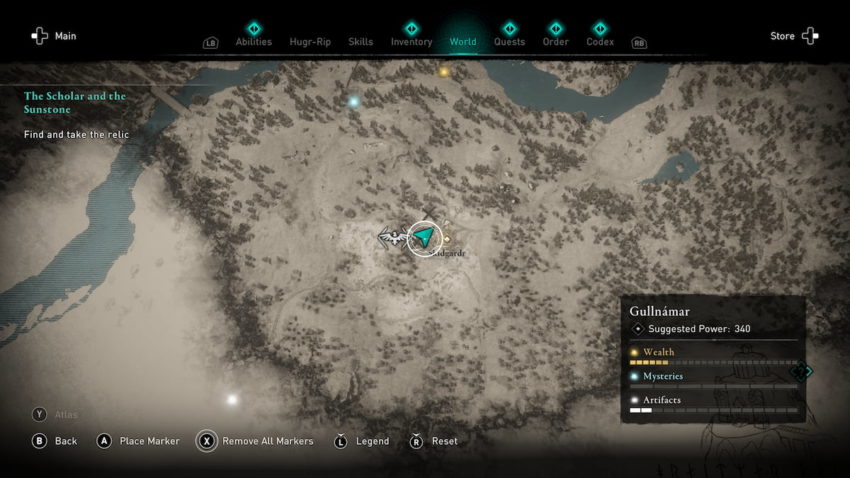Reset the map view
This screenshot has height=478, width=850.
click(434, 441)
